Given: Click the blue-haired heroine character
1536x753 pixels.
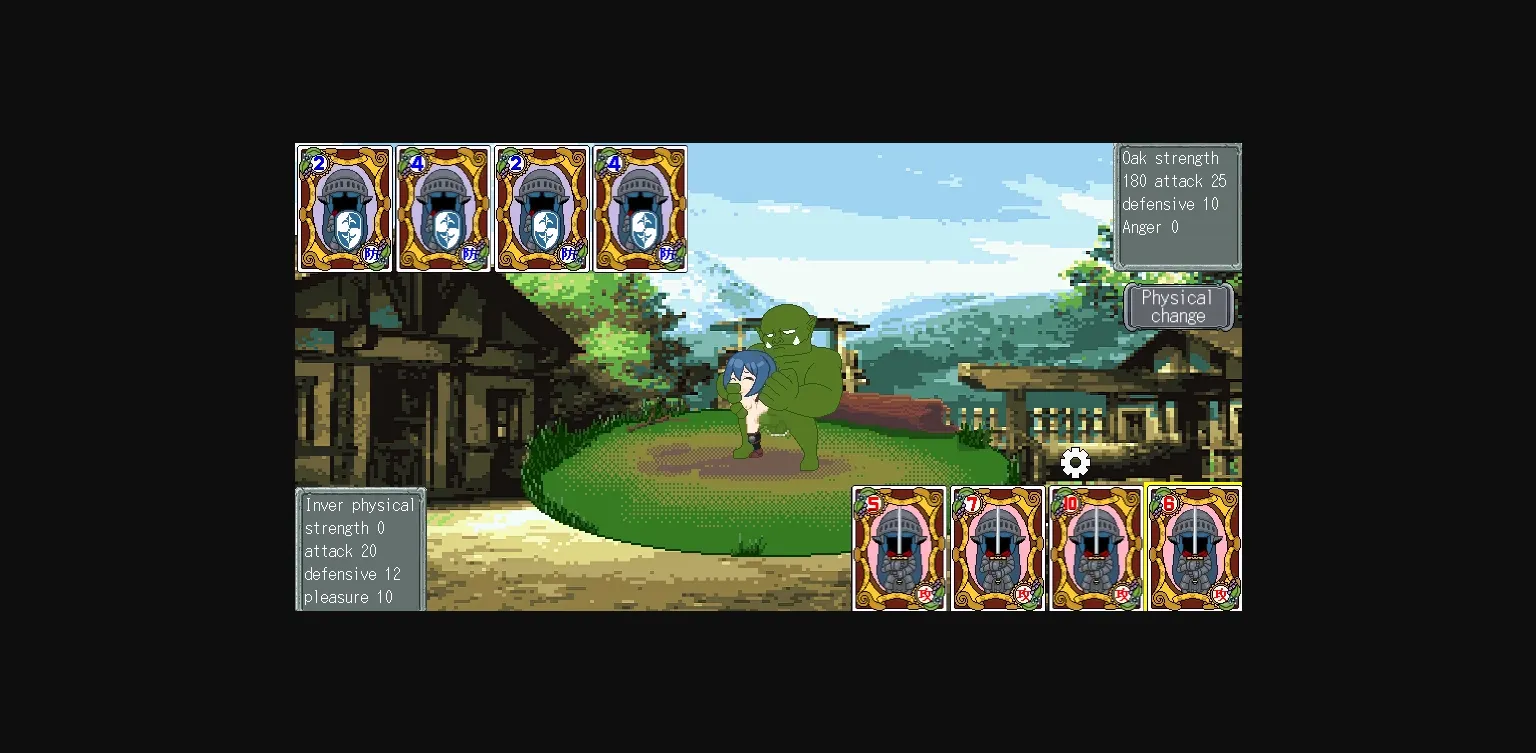Looking at the screenshot, I should [x=750, y=390].
